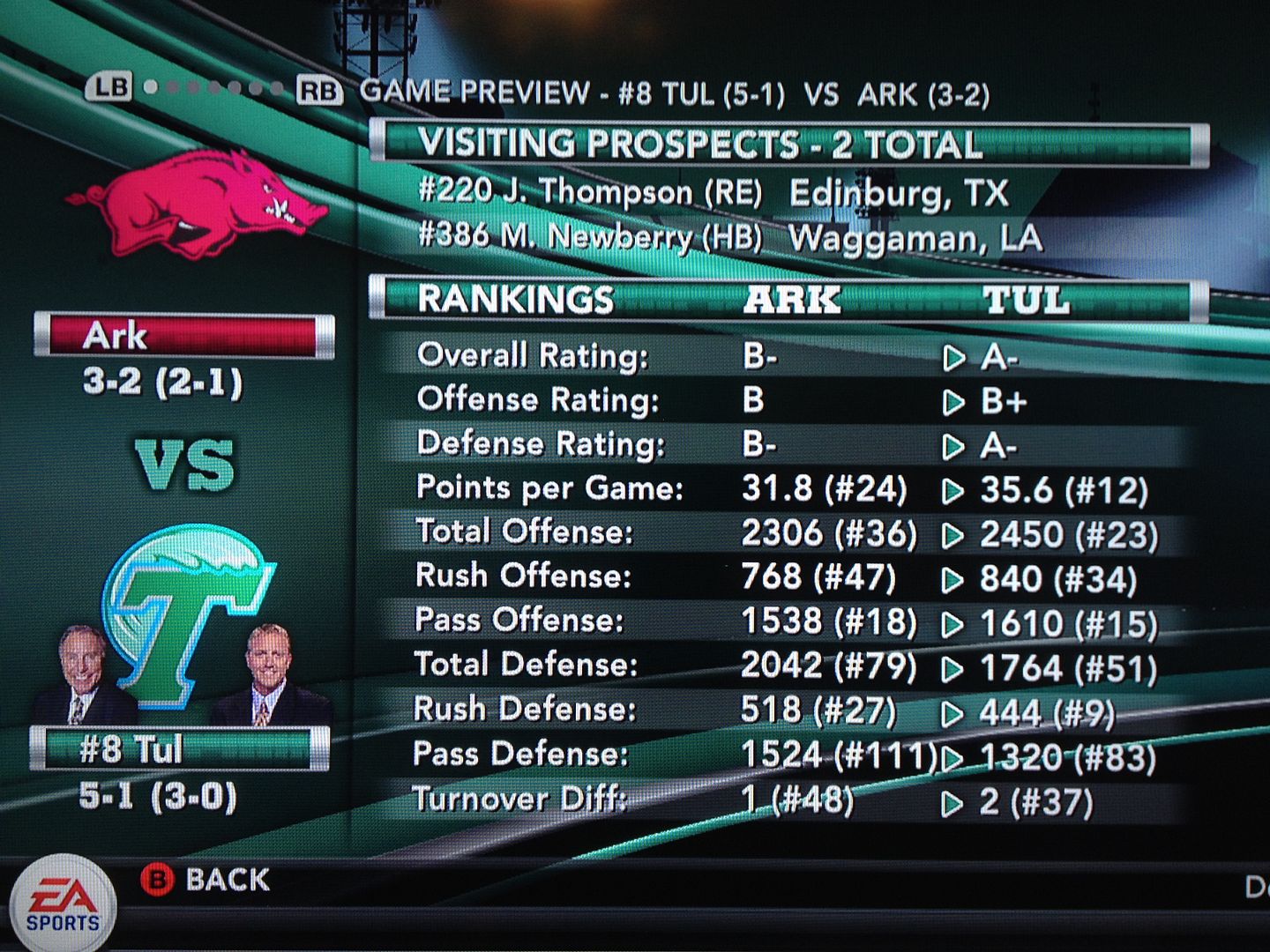Click the EA Sports logo

point(63,906)
